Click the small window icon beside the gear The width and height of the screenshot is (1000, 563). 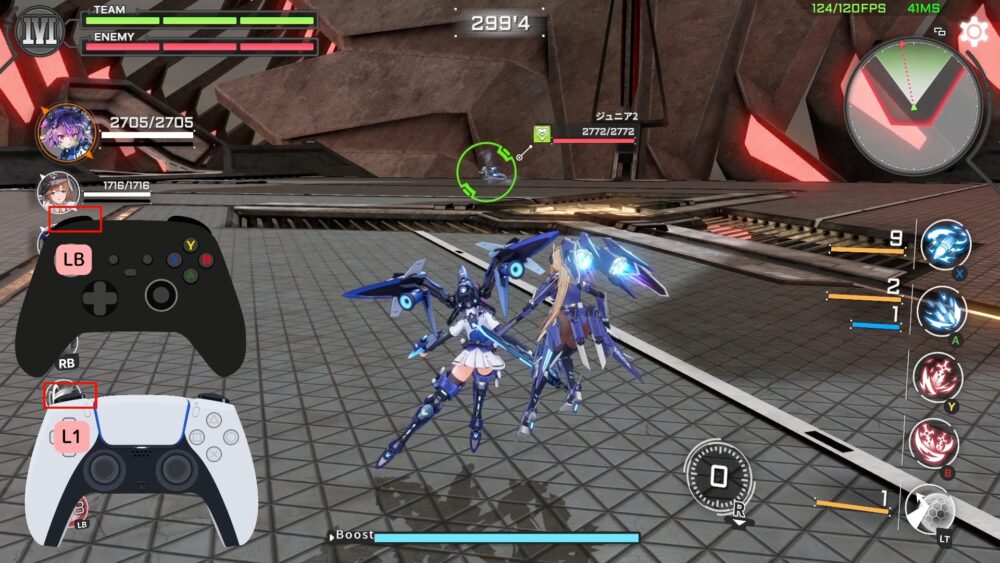(x=940, y=32)
